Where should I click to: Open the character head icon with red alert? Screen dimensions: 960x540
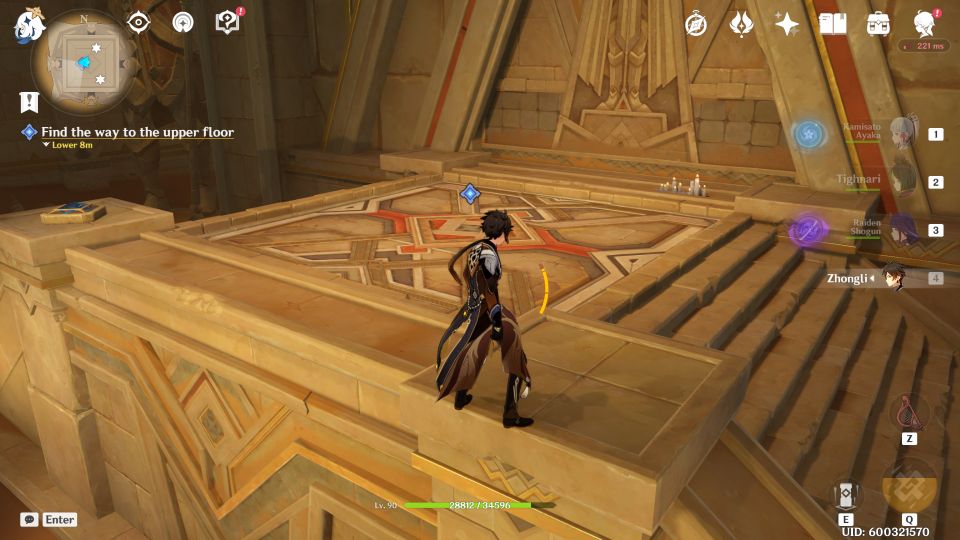coord(924,24)
